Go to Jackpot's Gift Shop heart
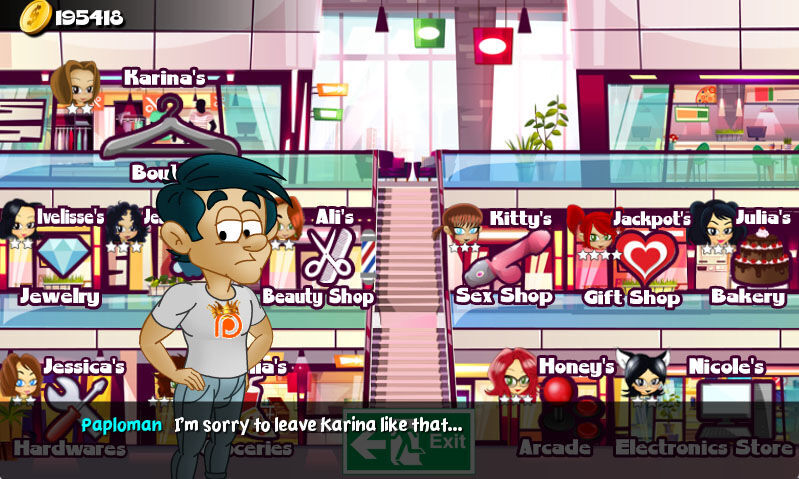This screenshot has height=479, width=799. [x=645, y=256]
